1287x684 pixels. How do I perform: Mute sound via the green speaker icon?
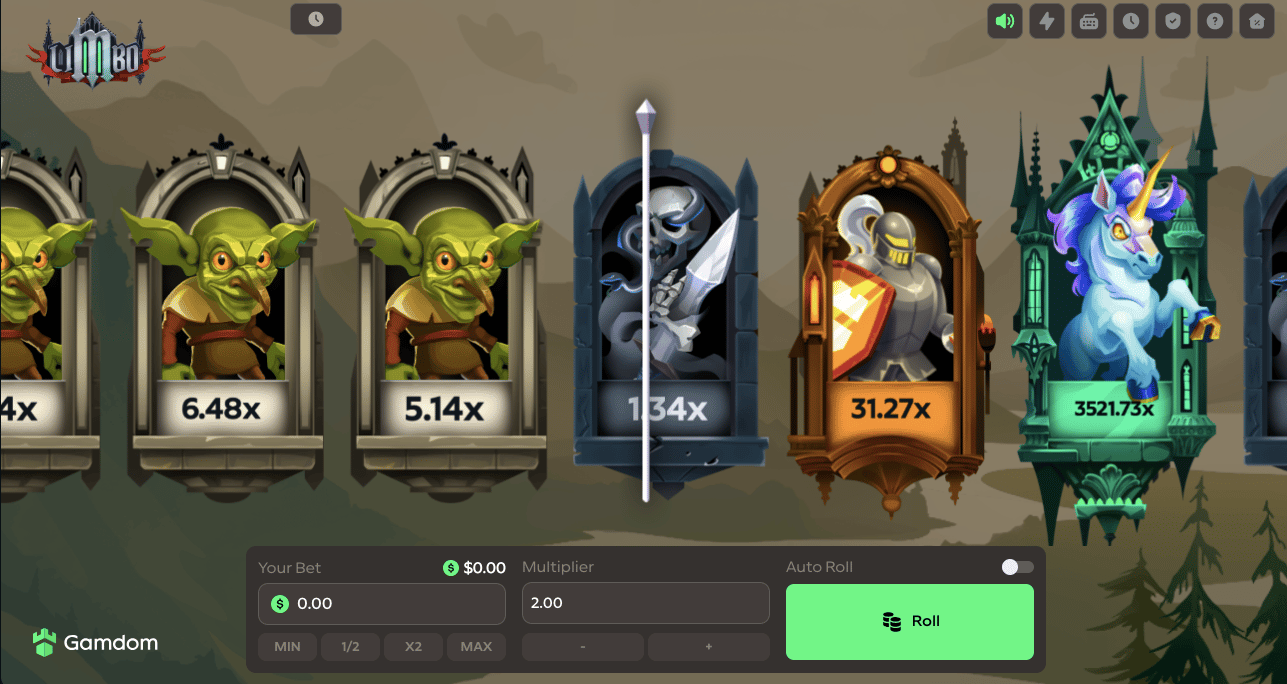click(x=1005, y=21)
